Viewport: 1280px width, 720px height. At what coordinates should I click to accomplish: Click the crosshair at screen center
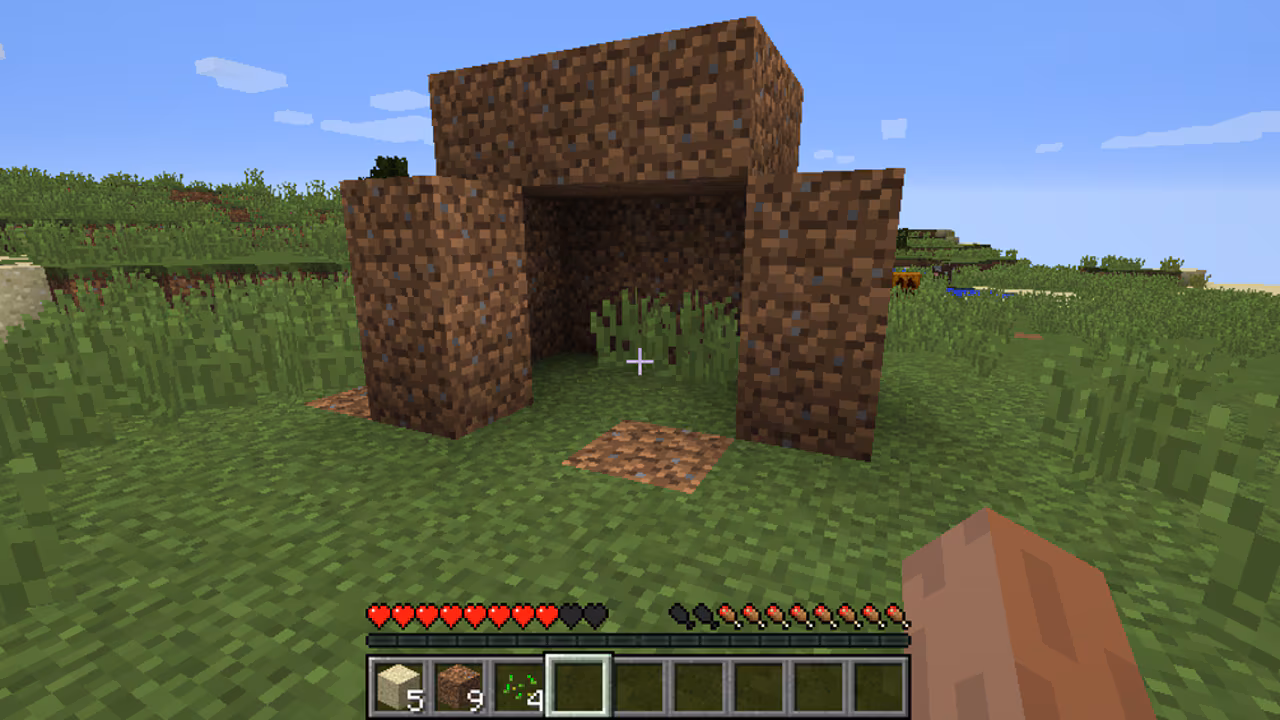pos(640,360)
